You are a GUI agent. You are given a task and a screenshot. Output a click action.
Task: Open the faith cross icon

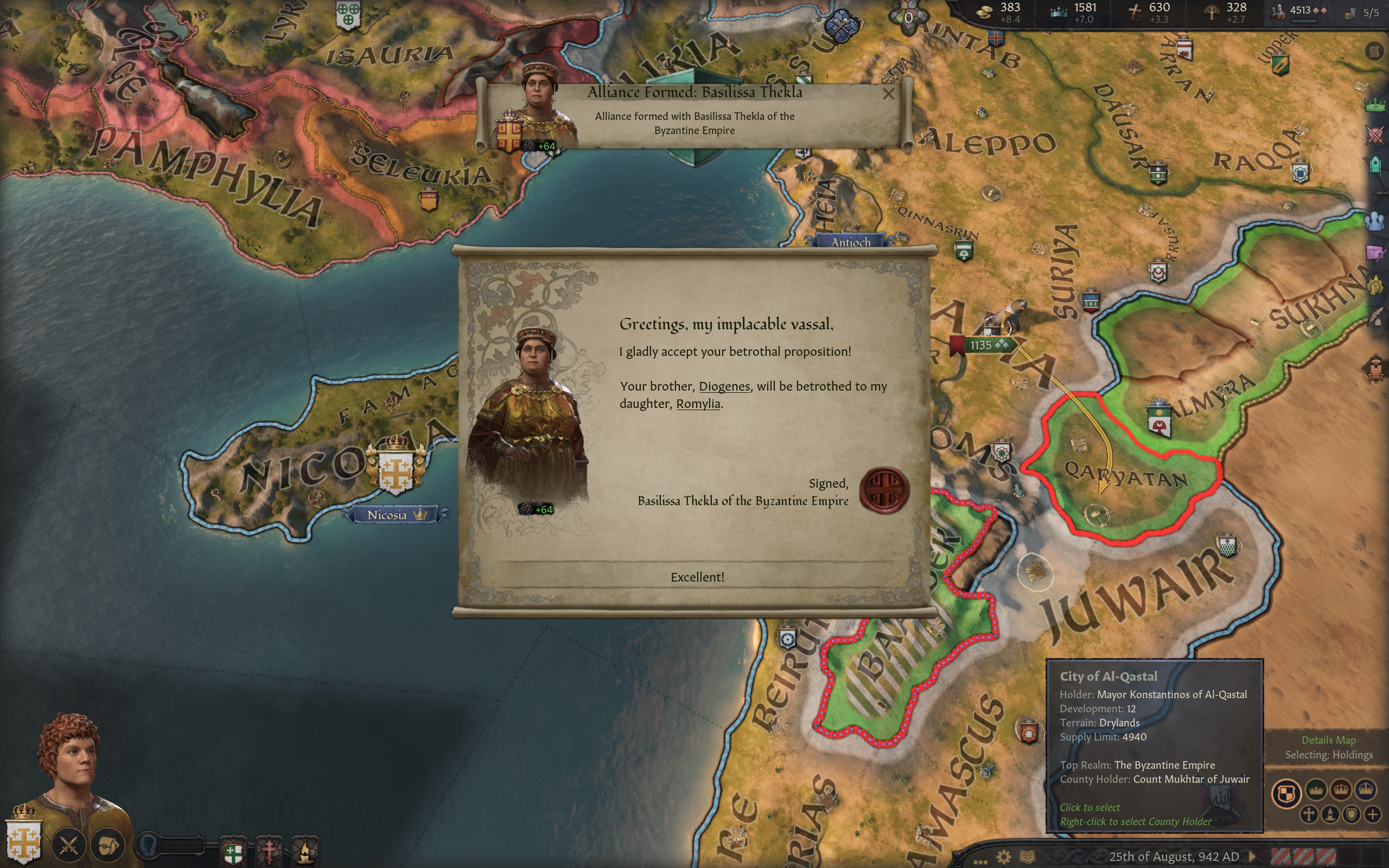269,851
